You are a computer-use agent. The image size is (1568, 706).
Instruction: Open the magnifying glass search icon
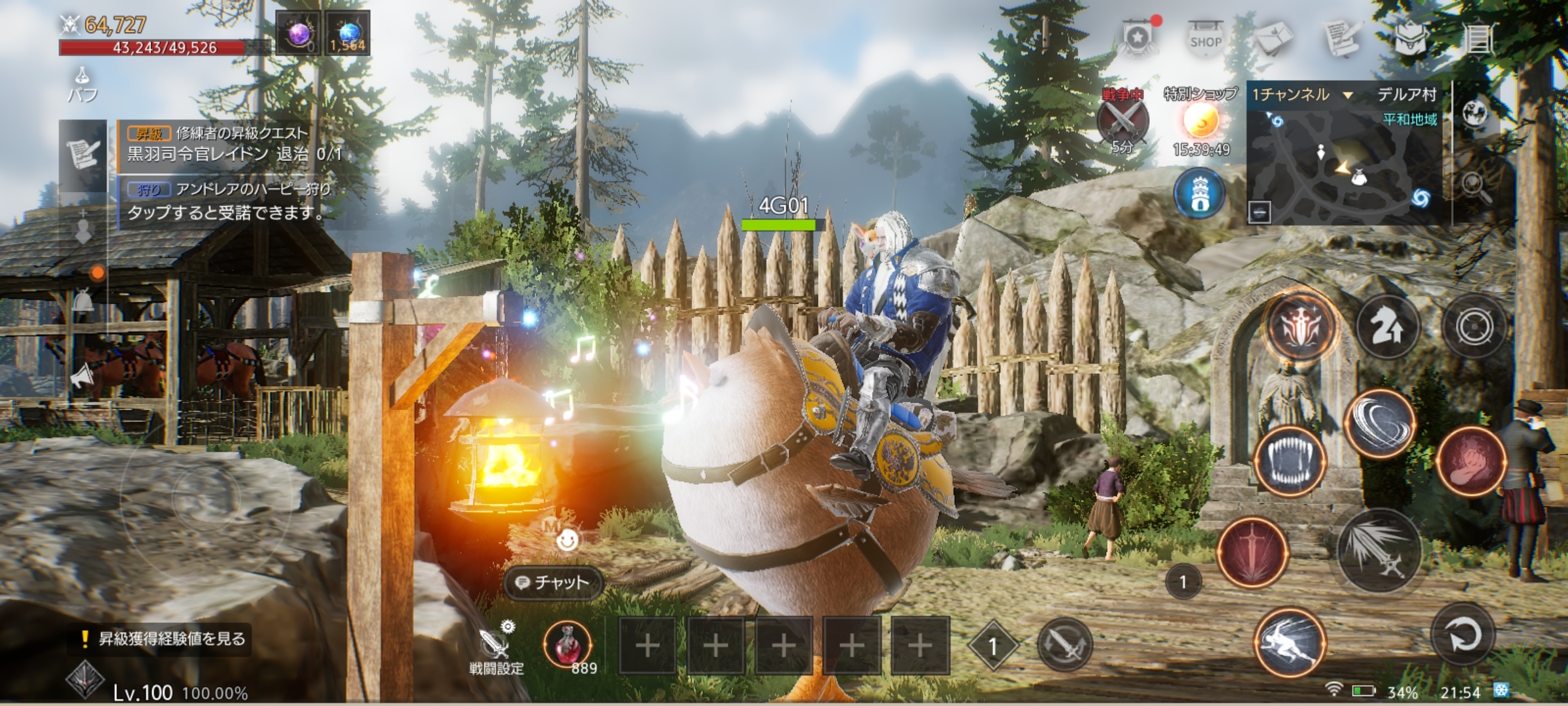1475,186
